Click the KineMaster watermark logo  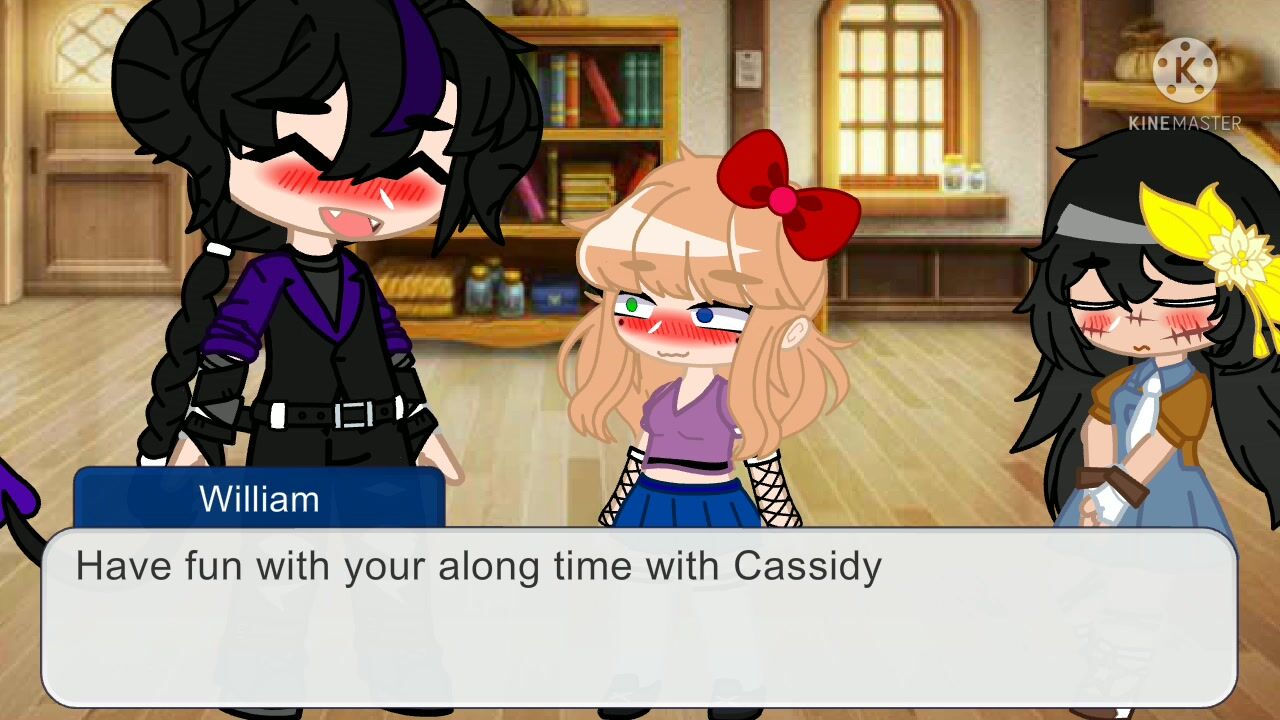coord(1185,71)
